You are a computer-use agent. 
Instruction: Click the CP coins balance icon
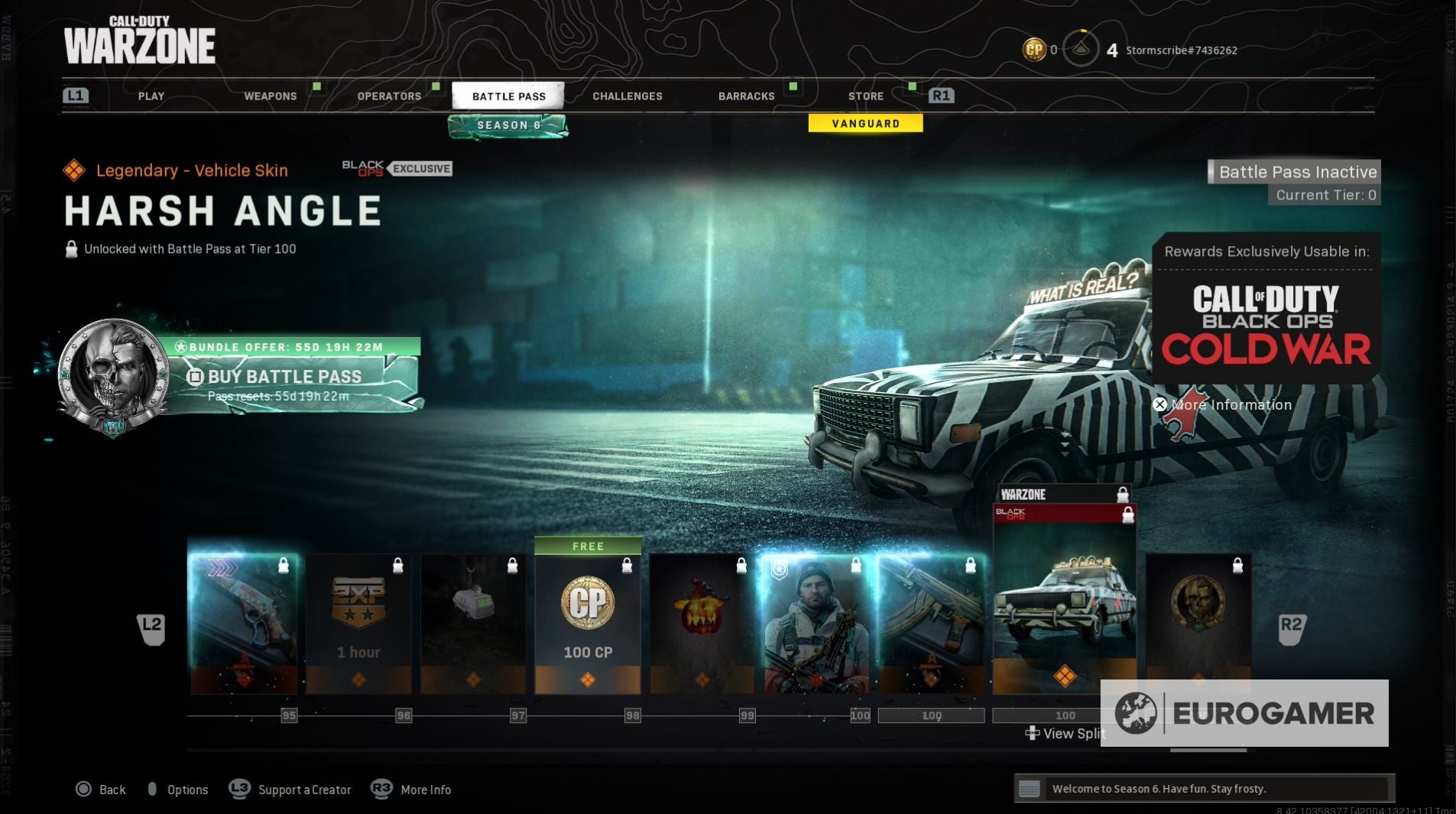(1034, 49)
